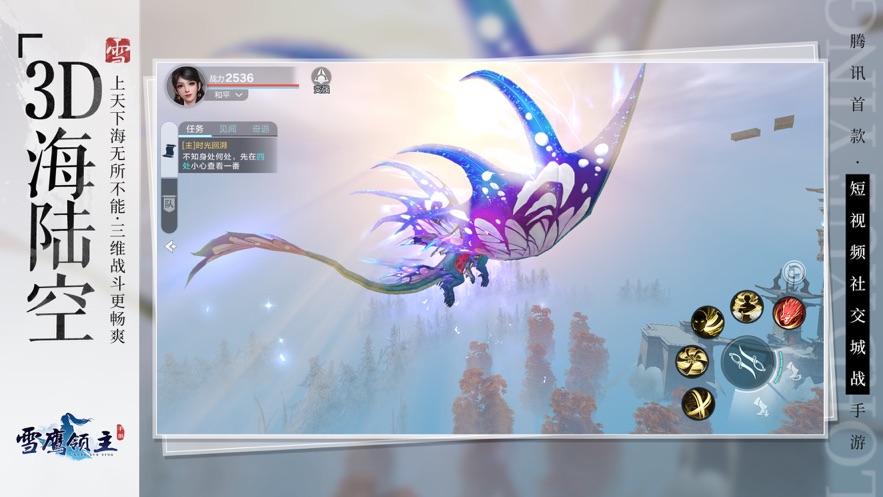
Task: Activate the golden crossed-slash orb skill
Action: tap(698, 402)
